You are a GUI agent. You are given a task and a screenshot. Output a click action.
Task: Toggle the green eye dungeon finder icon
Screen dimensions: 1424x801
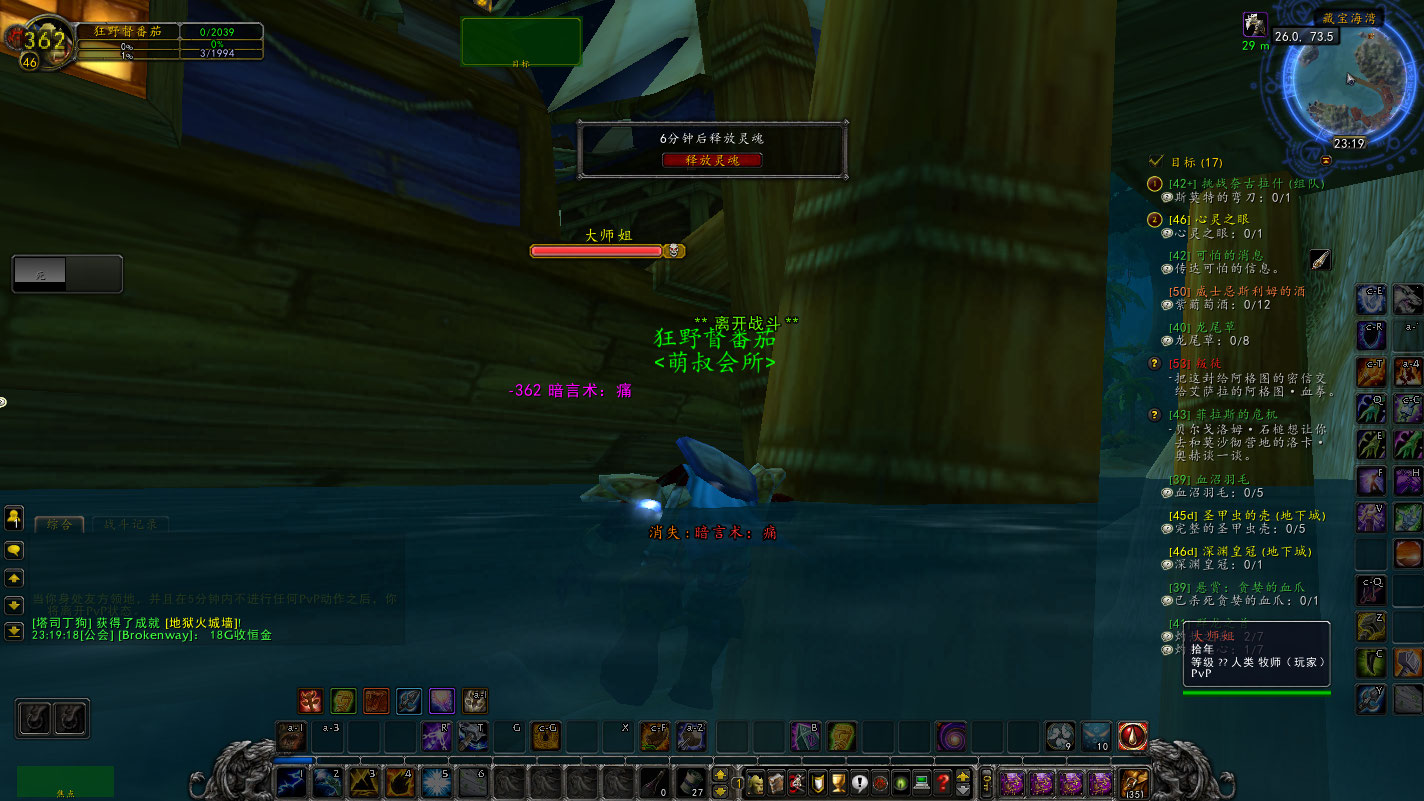pyautogui.click(x=901, y=783)
